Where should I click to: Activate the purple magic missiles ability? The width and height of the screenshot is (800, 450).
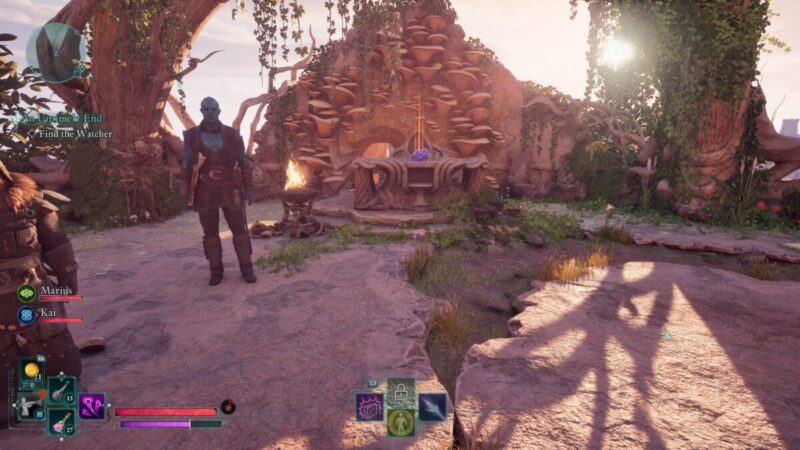93,406
